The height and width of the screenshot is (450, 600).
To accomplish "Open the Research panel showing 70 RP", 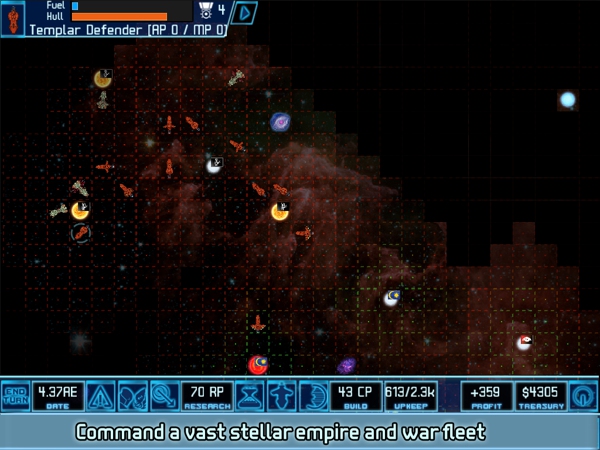I will [x=208, y=396].
